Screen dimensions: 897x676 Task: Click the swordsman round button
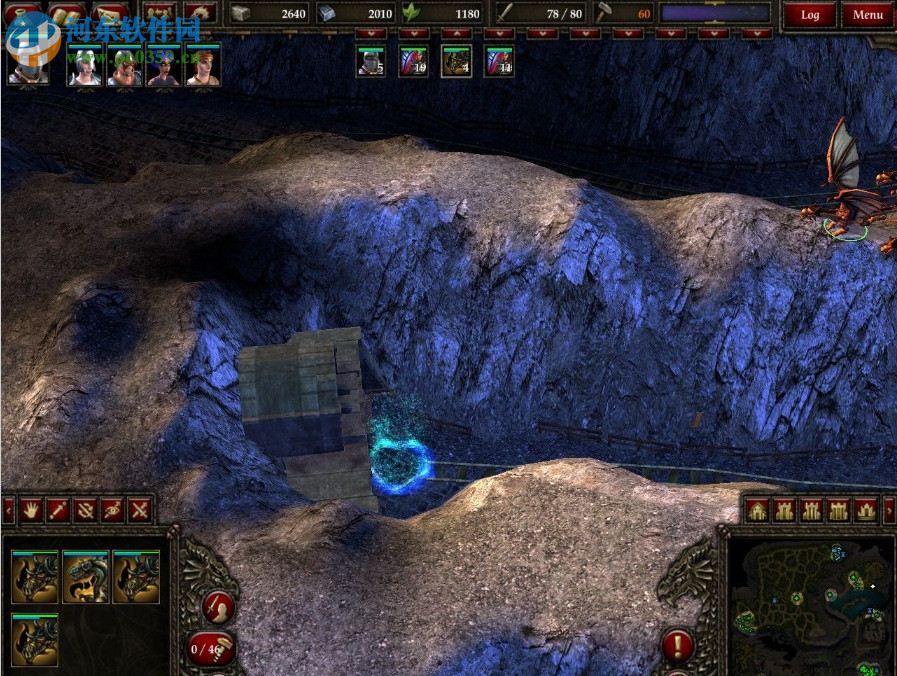click(217, 606)
